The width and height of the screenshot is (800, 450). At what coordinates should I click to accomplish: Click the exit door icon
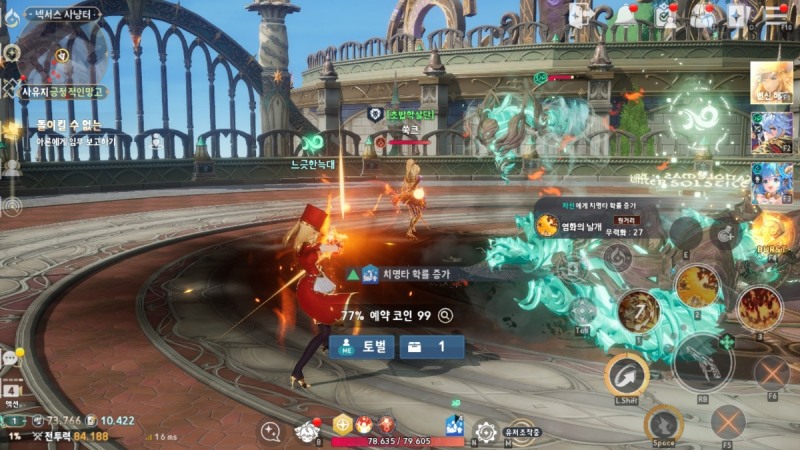click(580, 15)
